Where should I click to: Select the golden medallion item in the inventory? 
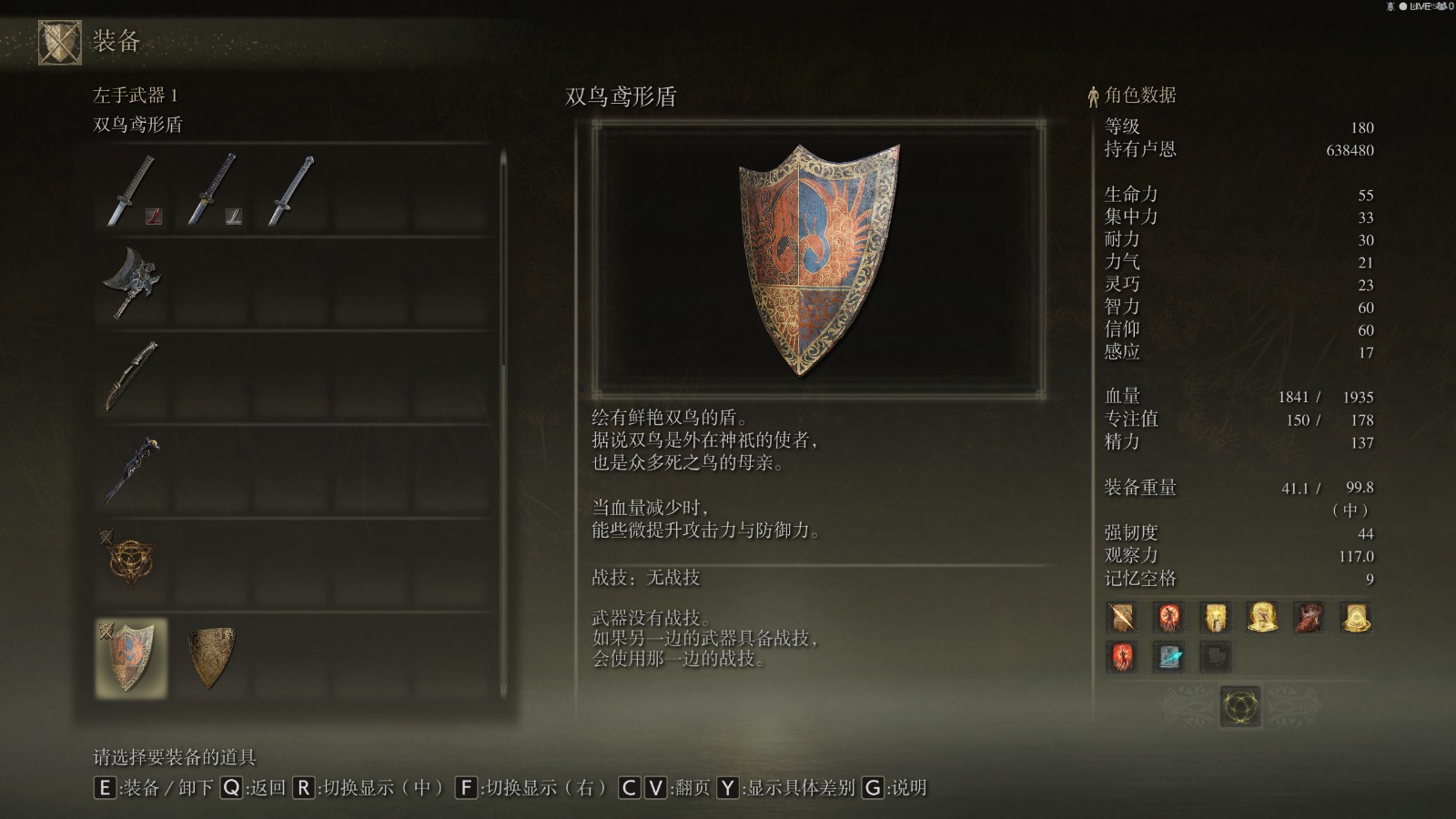tap(134, 560)
